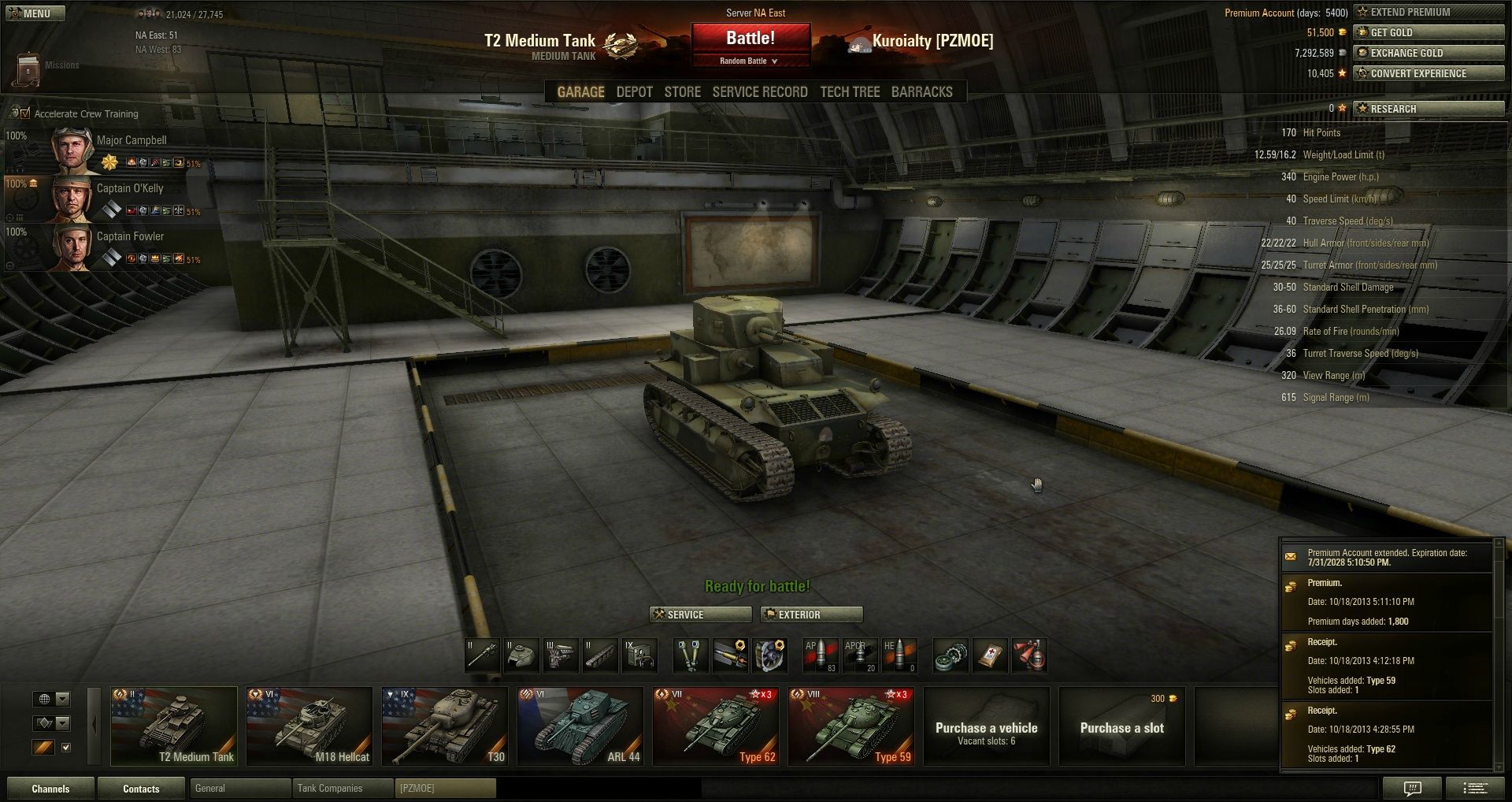Open the RESEARCH button
The image size is (1512, 802).
pyautogui.click(x=1428, y=109)
